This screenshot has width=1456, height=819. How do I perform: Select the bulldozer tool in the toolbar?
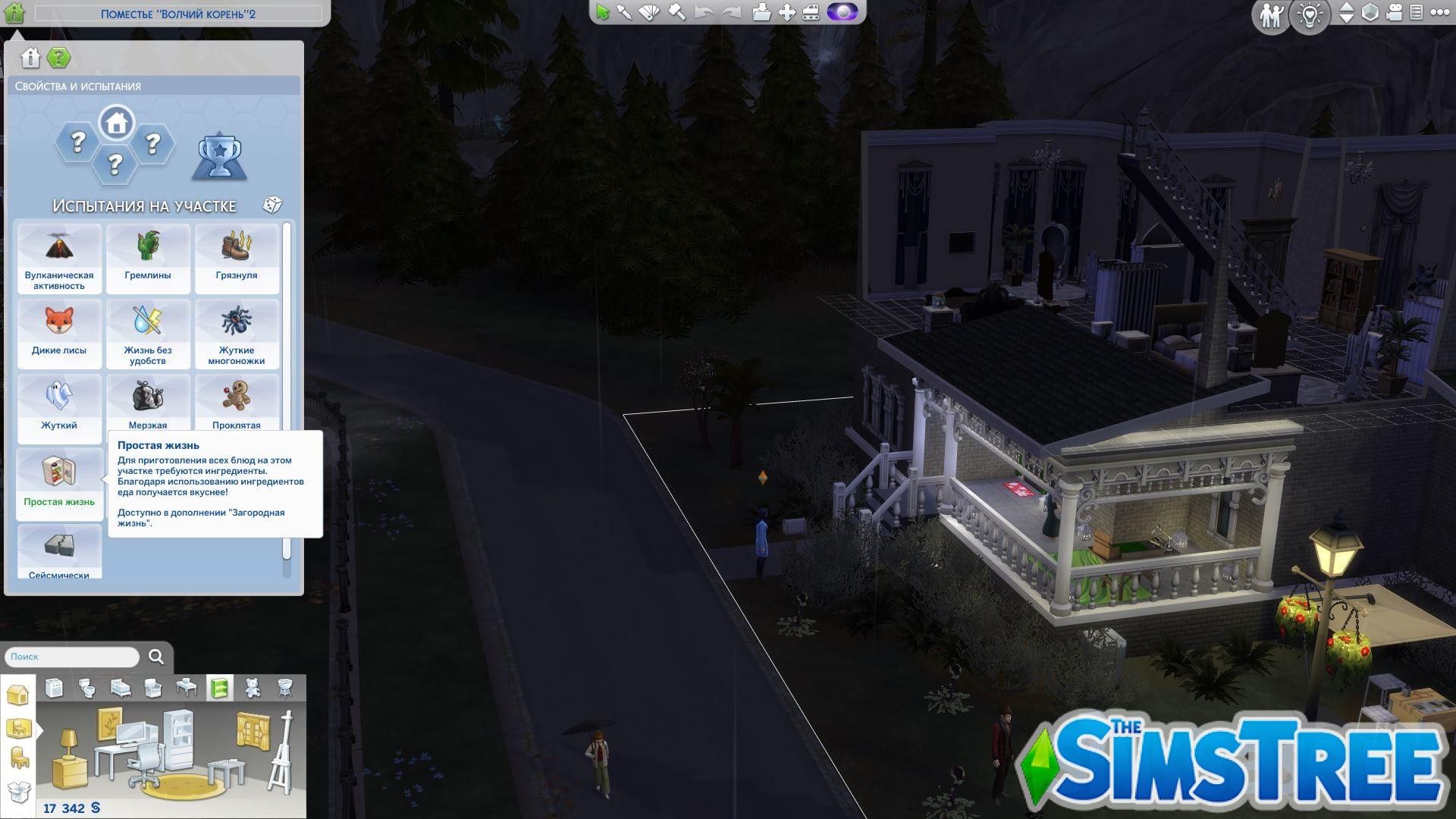(811, 11)
